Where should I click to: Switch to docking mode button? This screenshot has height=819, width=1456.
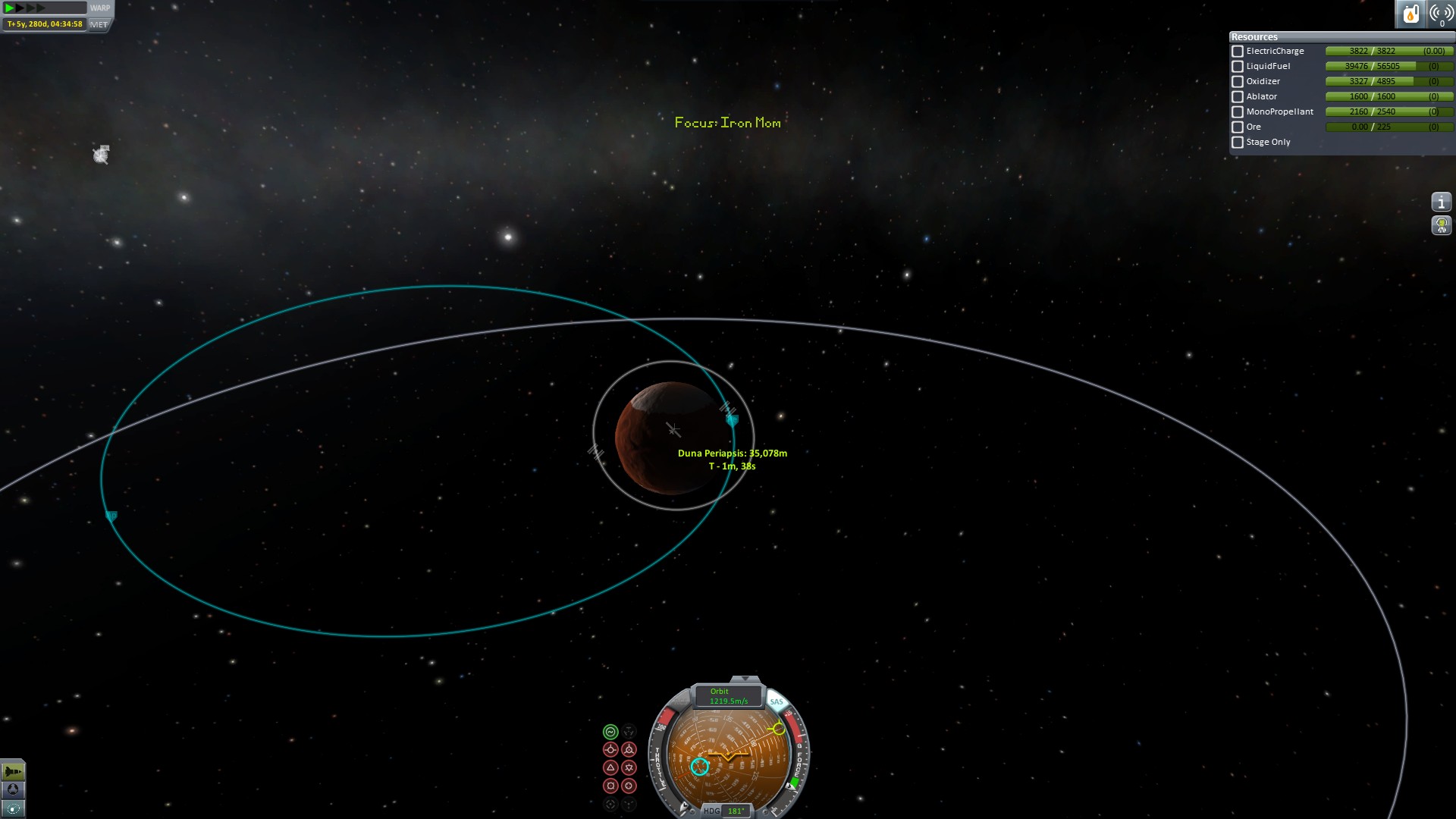tap(13, 790)
